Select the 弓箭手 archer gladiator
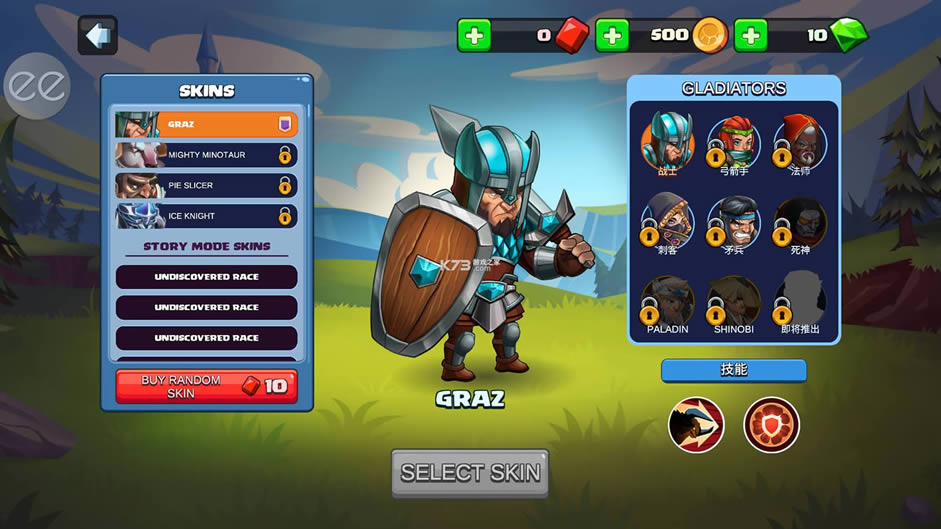 734,141
